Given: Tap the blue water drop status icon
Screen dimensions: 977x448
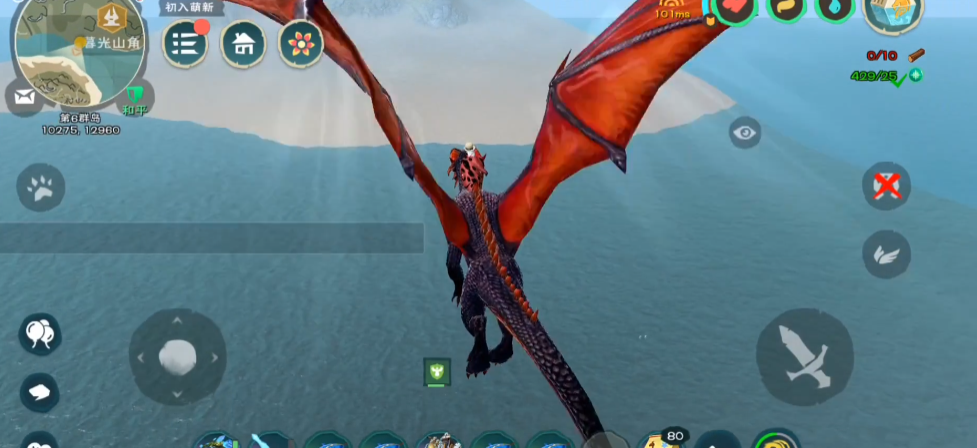Looking at the screenshot, I should pyautogui.click(x=834, y=10).
